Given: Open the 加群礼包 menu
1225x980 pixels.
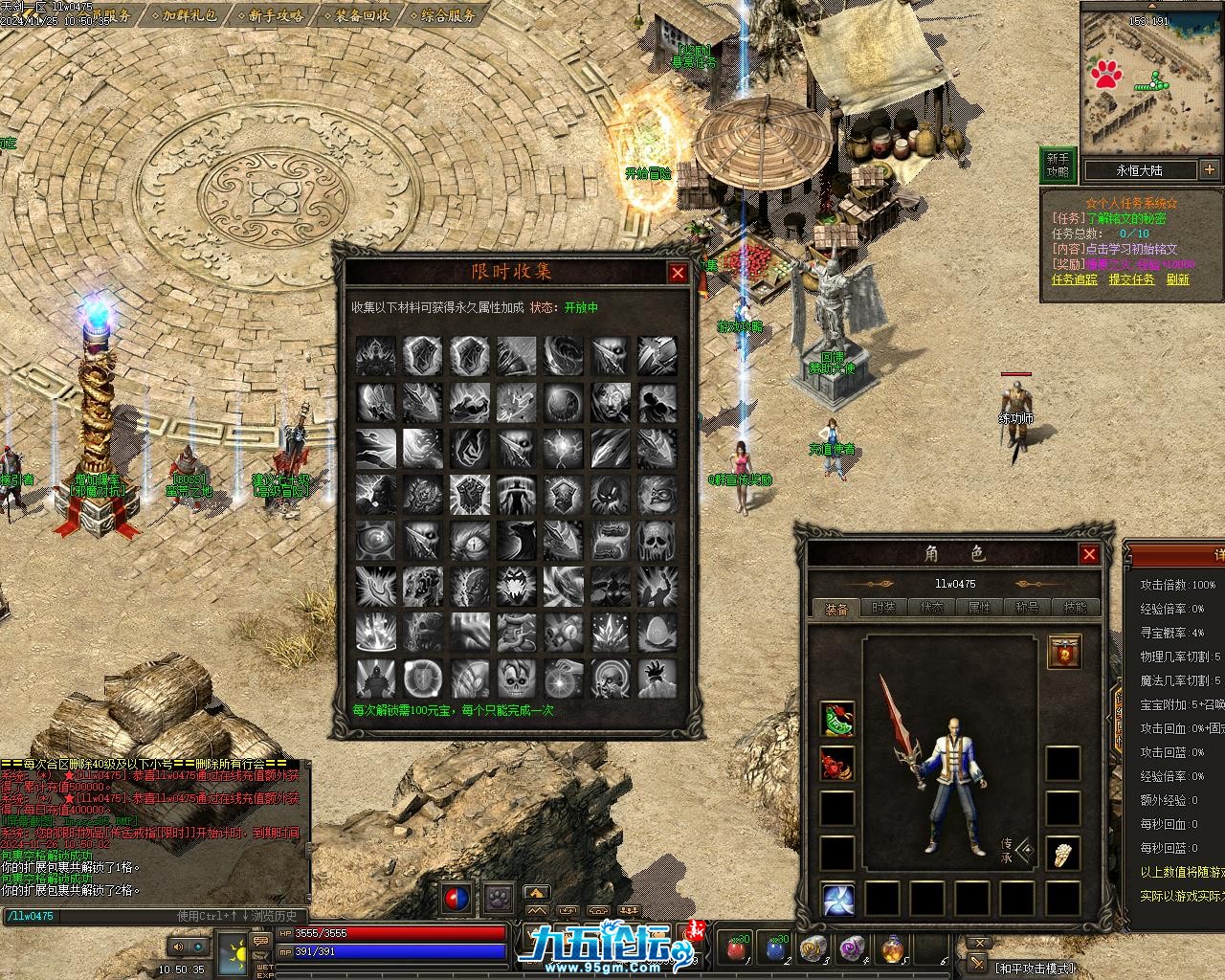Looking at the screenshot, I should (x=189, y=15).
